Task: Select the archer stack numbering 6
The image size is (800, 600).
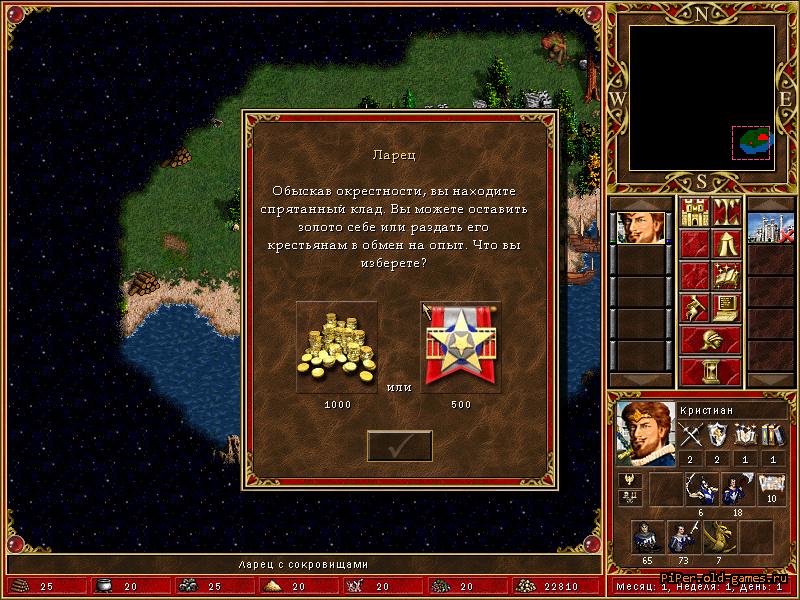Action: click(x=700, y=490)
